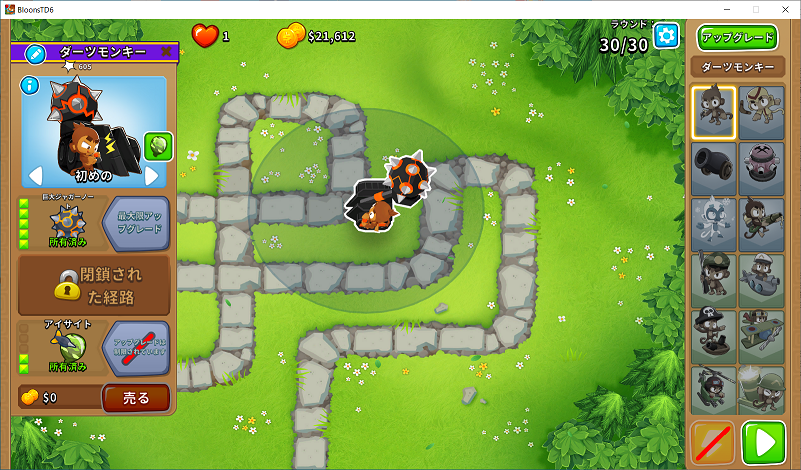
Task: Click the pencil rename icon
Action: point(35,52)
